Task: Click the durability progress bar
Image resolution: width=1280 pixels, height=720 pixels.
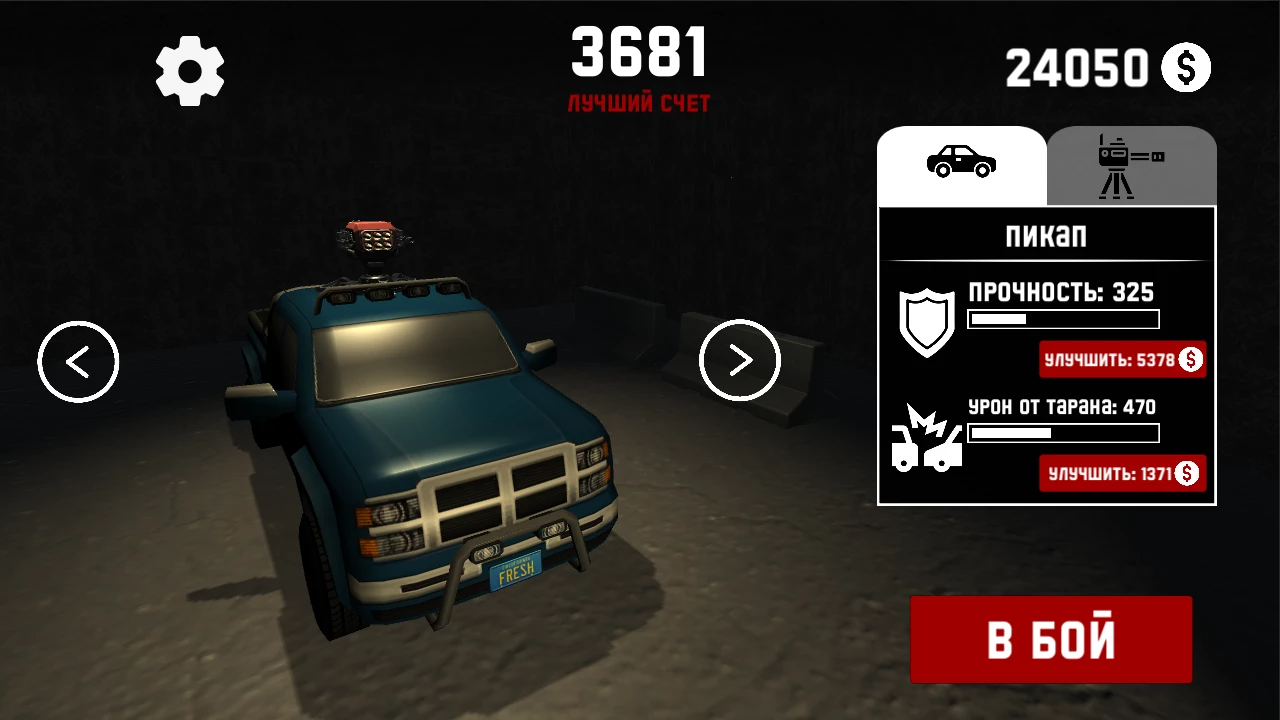Action: click(1063, 319)
